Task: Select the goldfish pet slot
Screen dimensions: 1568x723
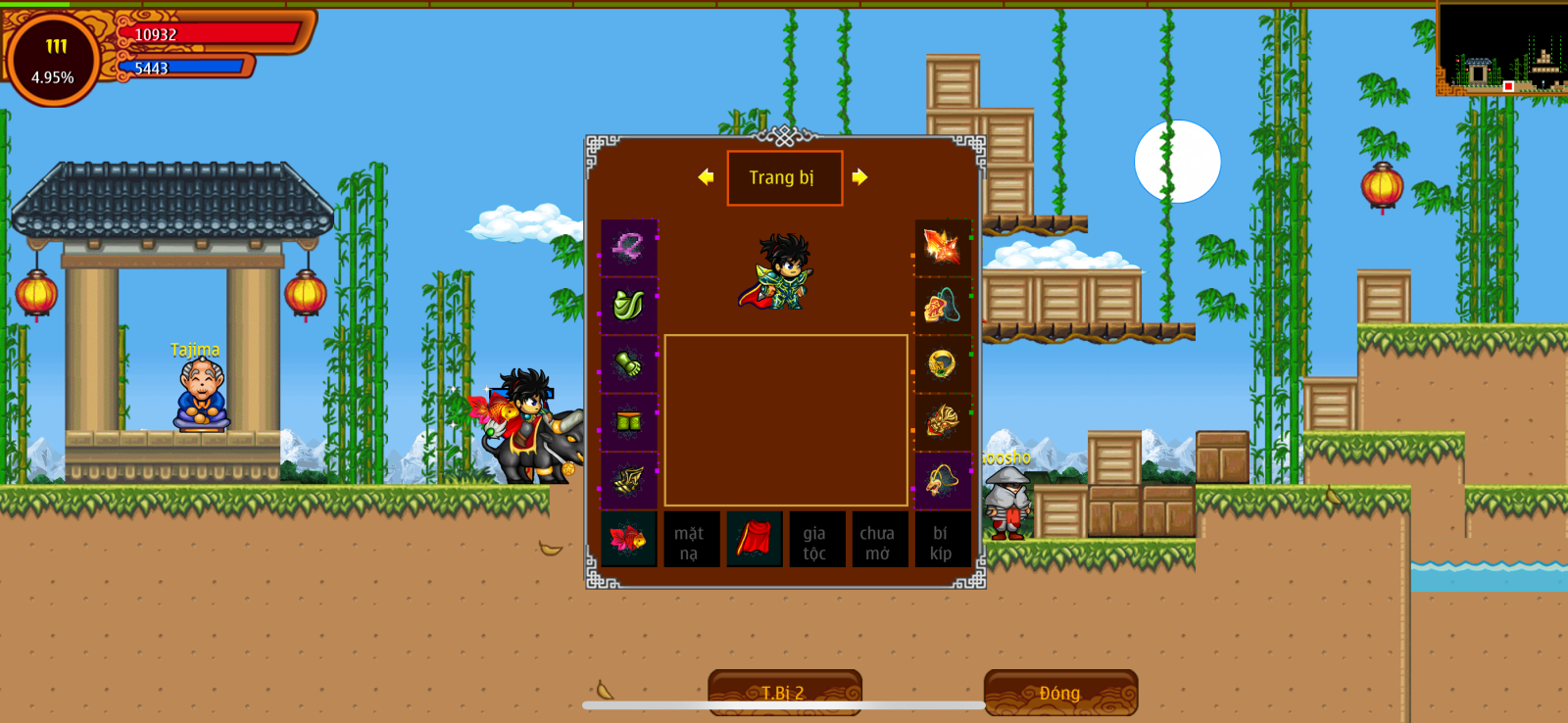Action: 628,539
